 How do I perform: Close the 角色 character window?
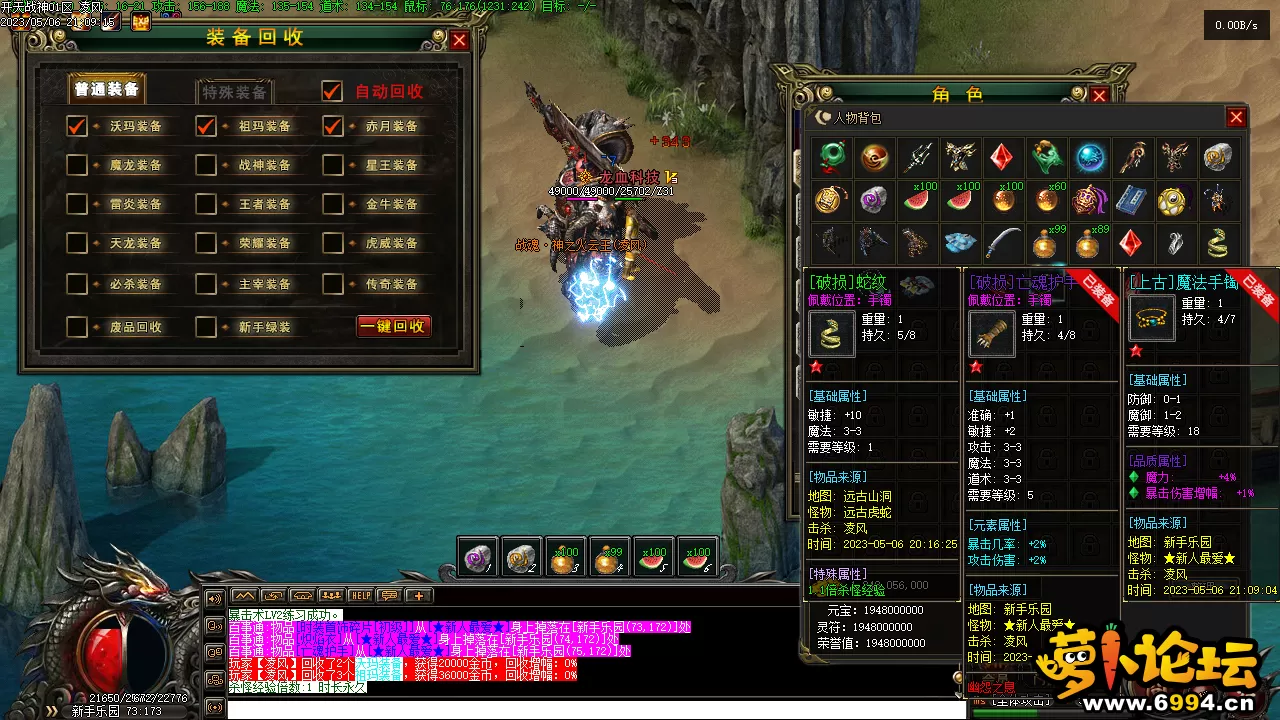point(1099,96)
